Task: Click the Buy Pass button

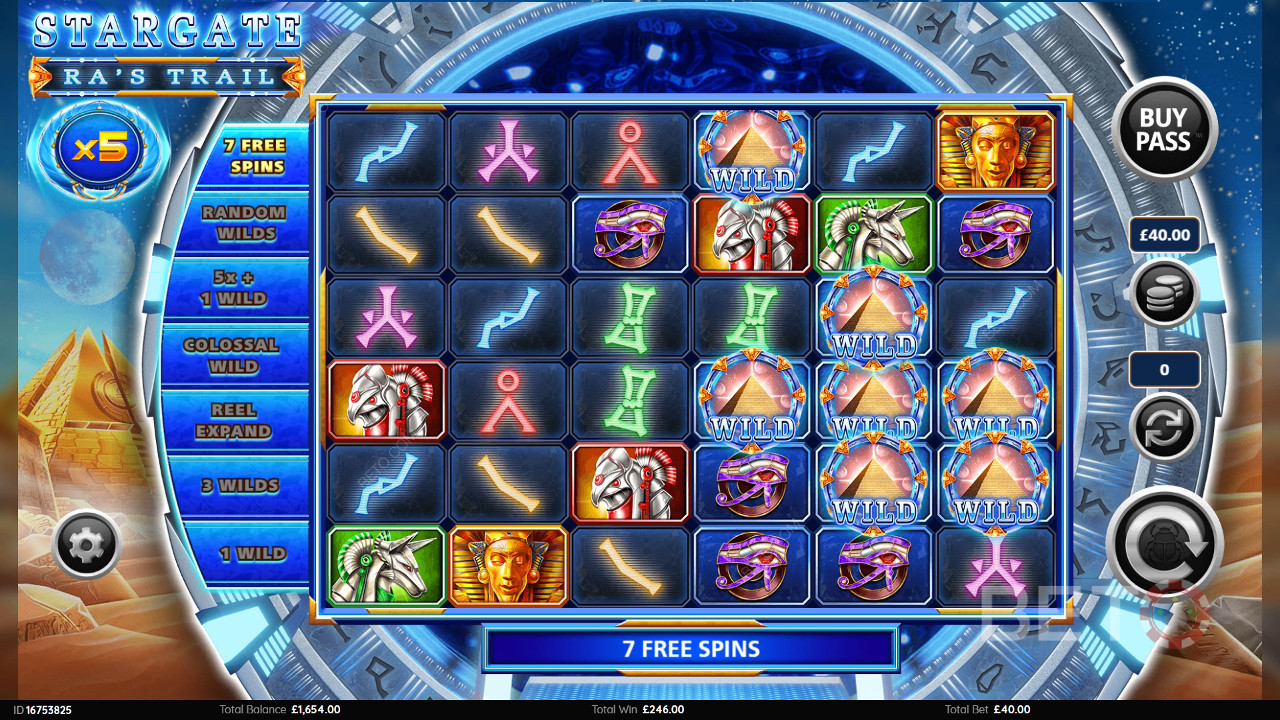Action: pos(1164,129)
